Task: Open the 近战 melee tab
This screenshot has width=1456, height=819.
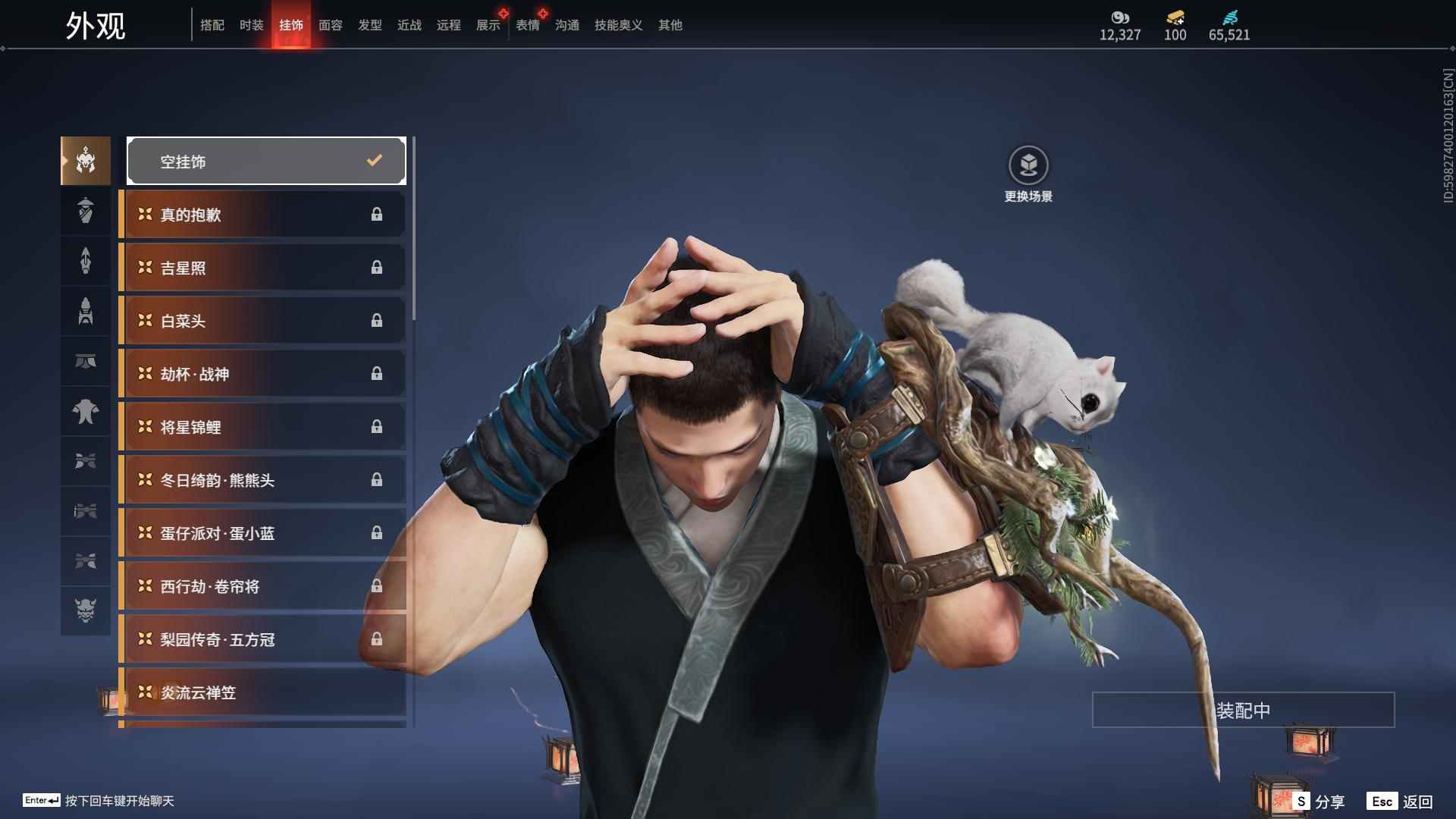Action: click(x=409, y=25)
